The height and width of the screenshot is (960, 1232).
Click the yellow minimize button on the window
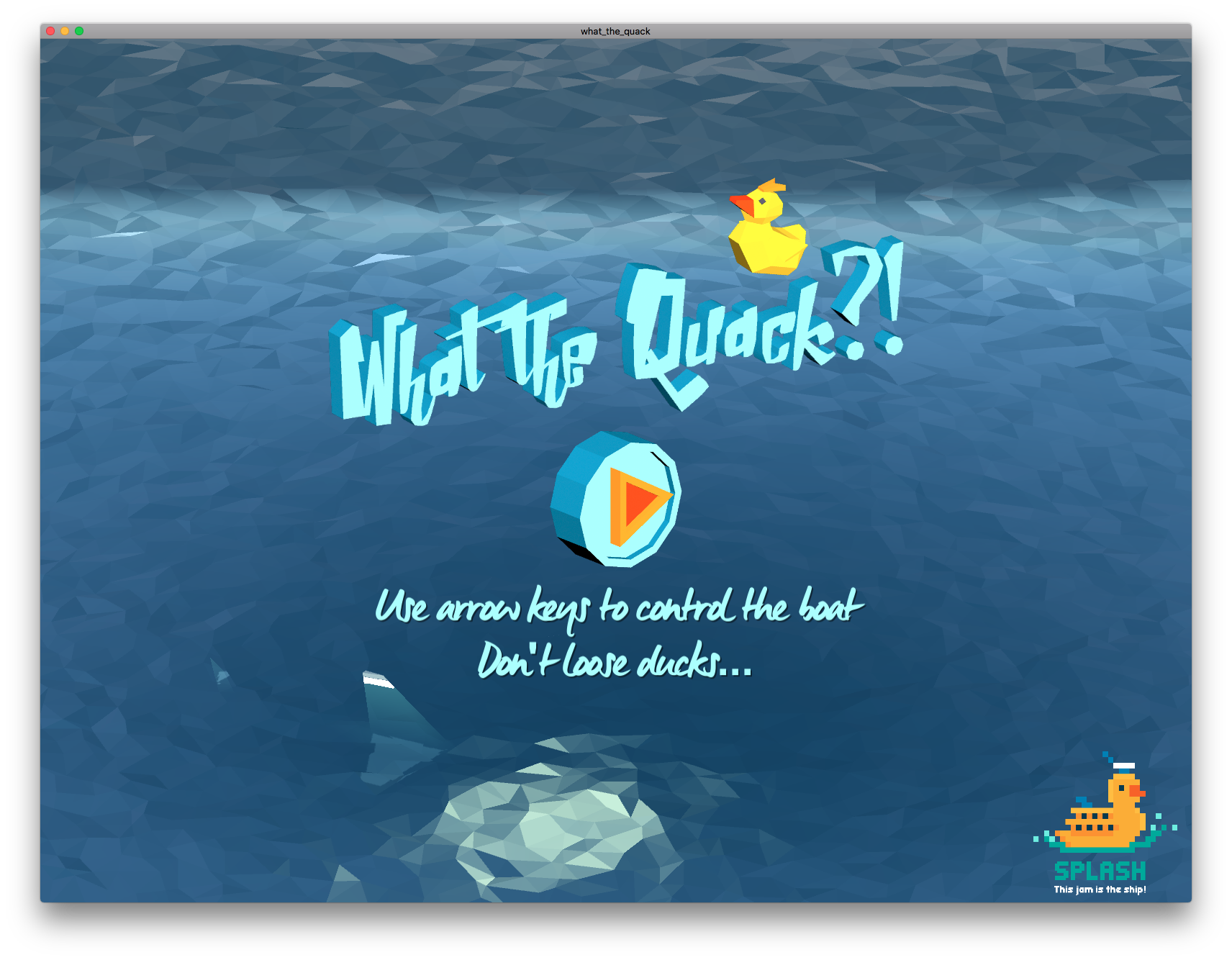[64, 31]
